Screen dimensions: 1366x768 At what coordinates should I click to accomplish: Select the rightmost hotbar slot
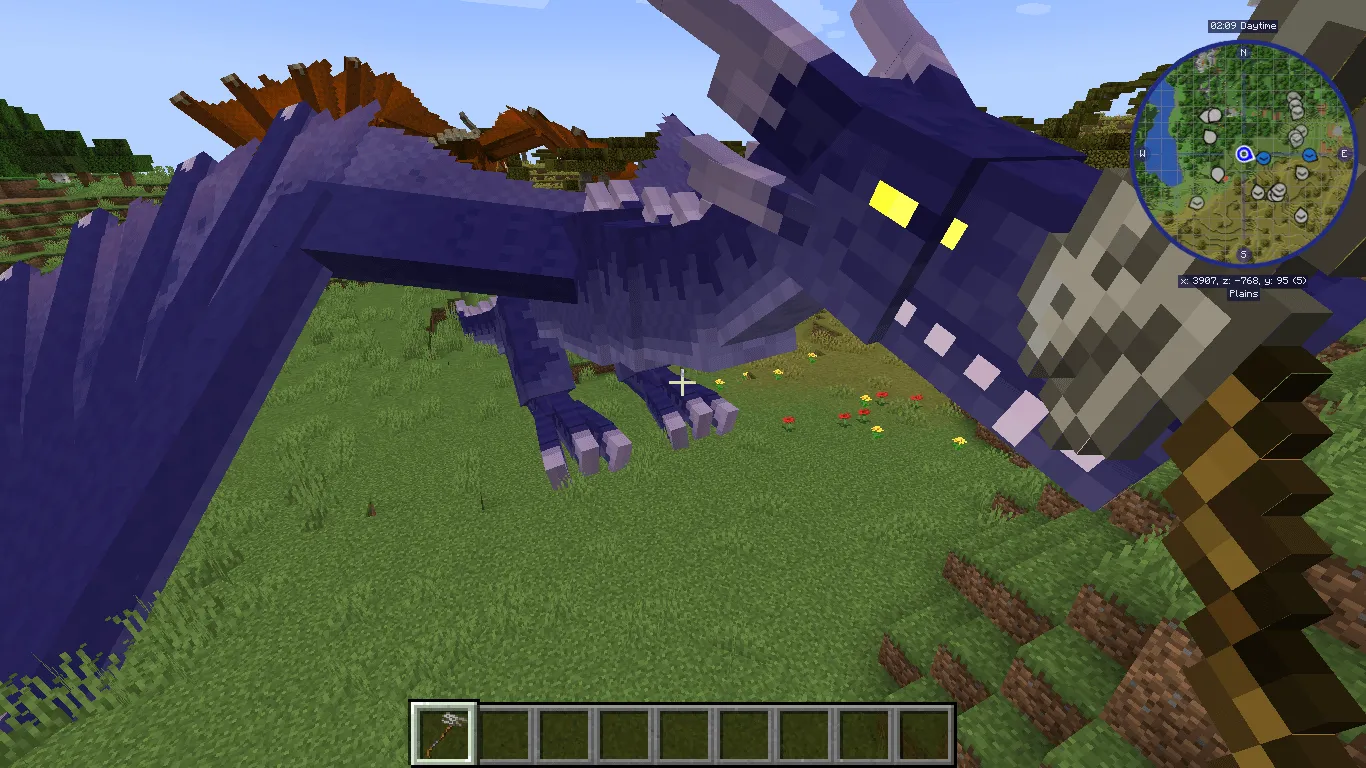point(923,732)
